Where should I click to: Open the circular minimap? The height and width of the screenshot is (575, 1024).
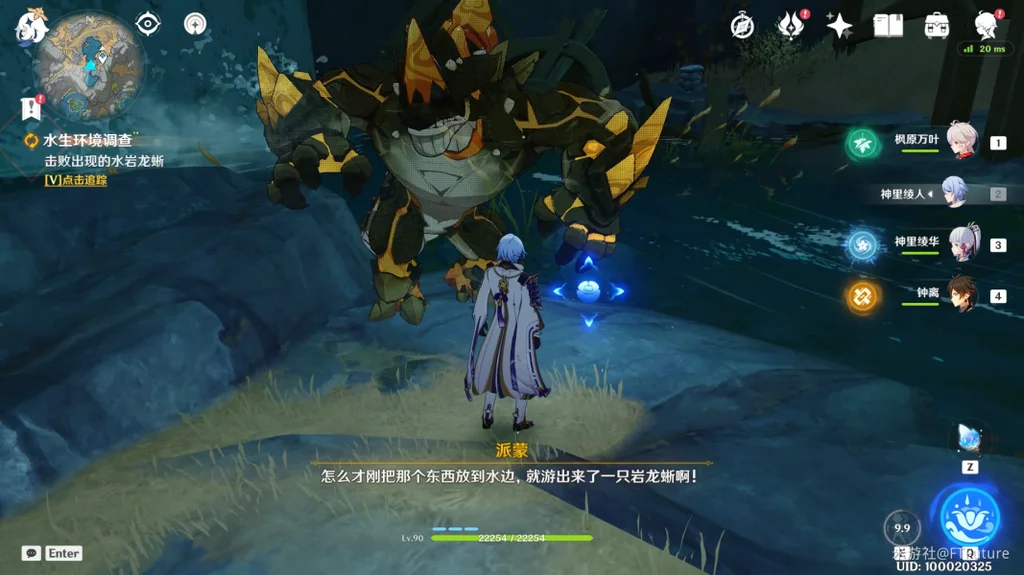[x=89, y=65]
